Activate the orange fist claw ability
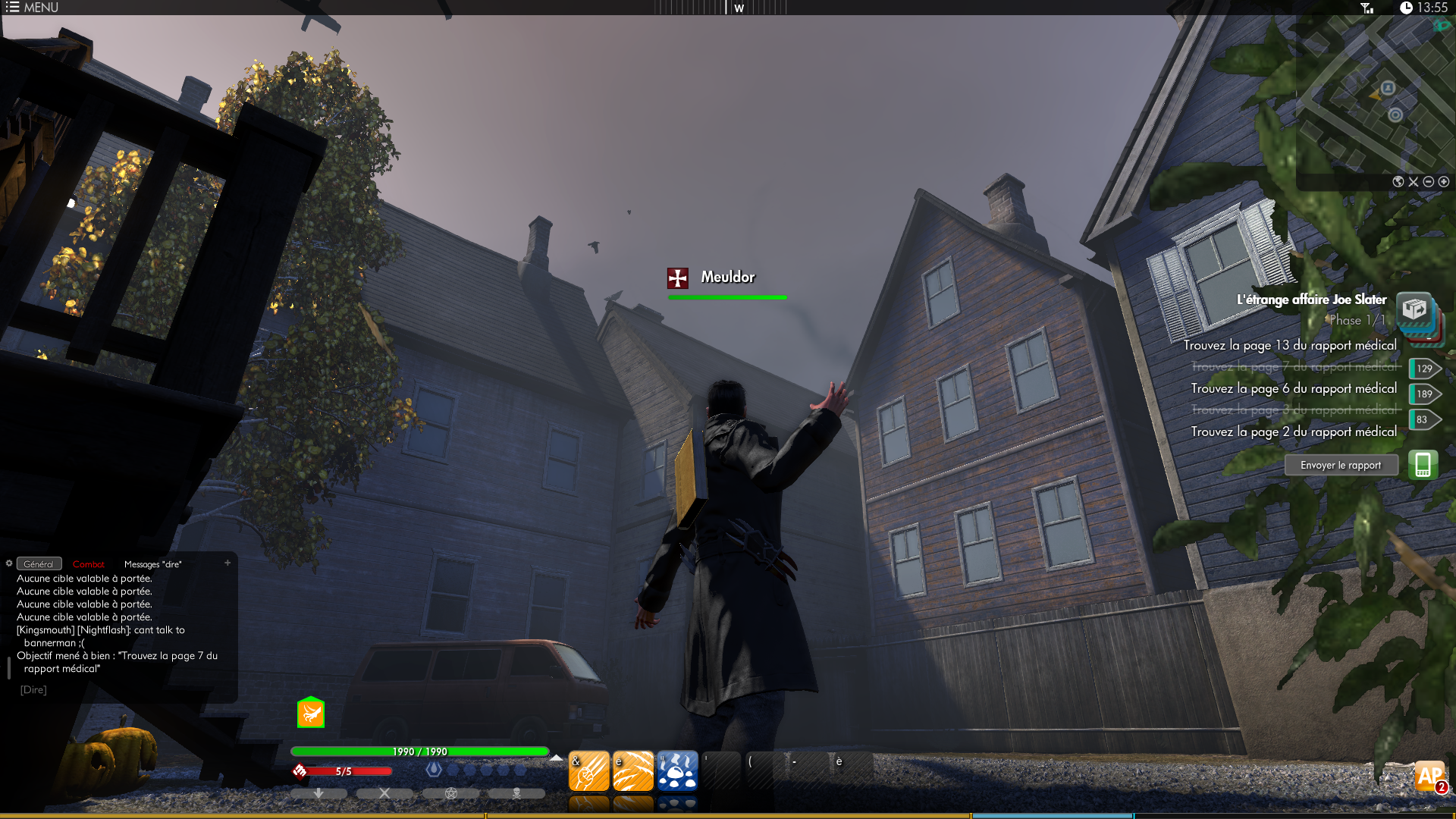 click(588, 771)
